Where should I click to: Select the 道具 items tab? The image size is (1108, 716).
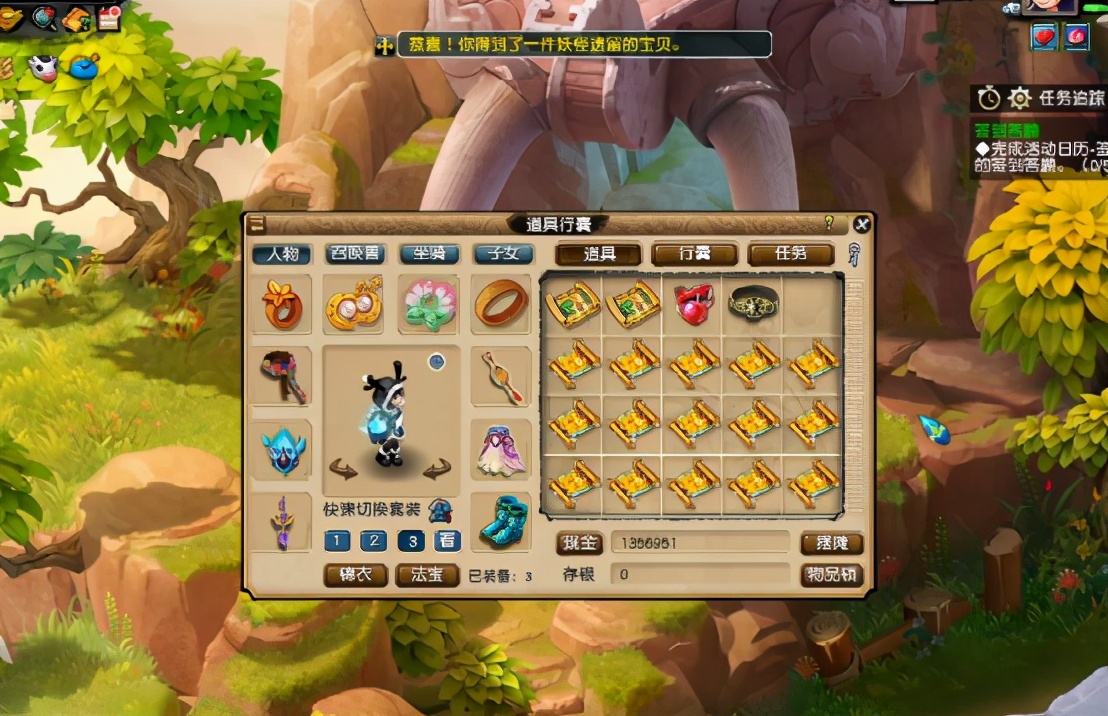599,254
